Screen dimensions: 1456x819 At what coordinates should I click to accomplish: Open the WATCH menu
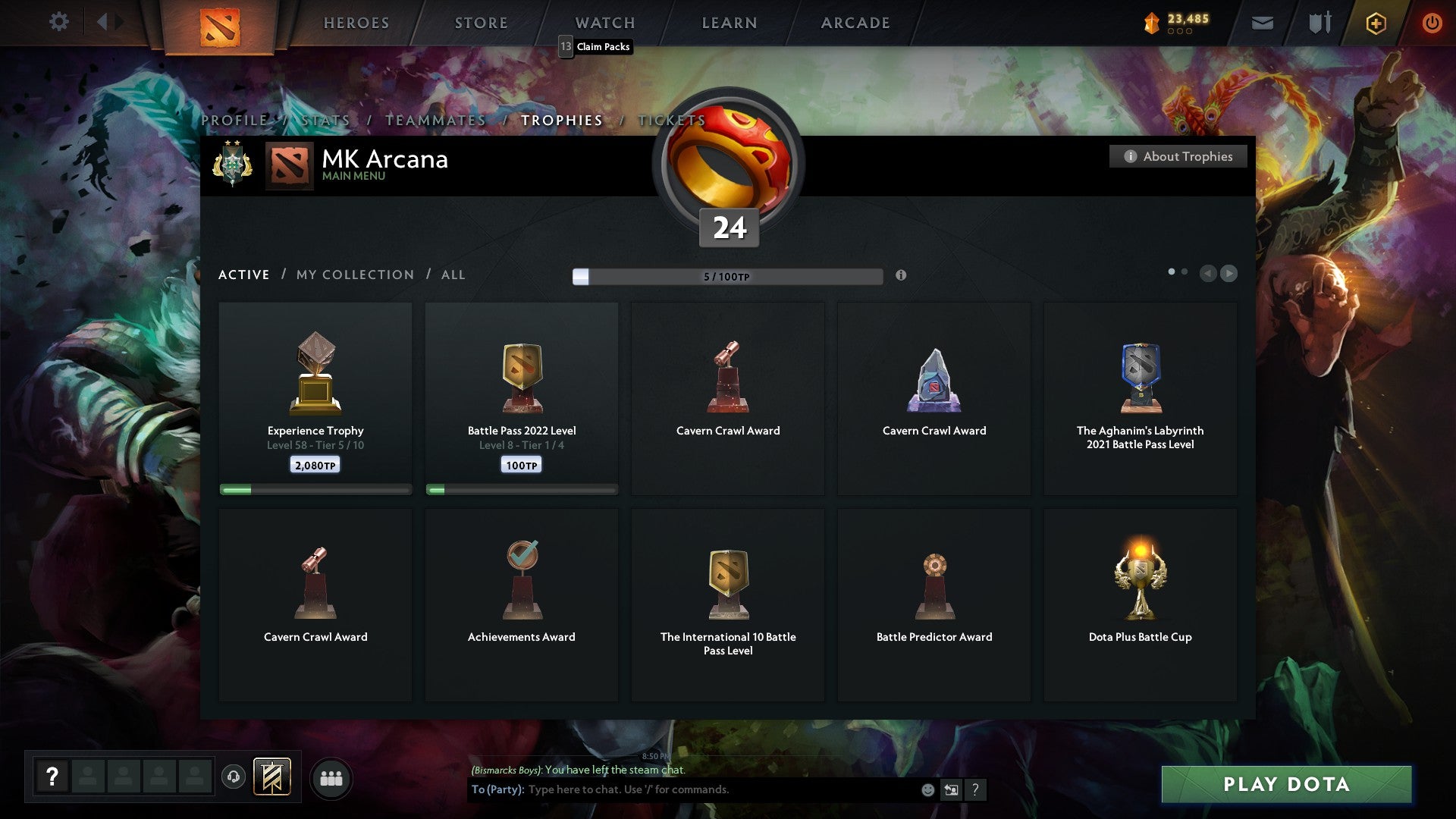pos(604,22)
